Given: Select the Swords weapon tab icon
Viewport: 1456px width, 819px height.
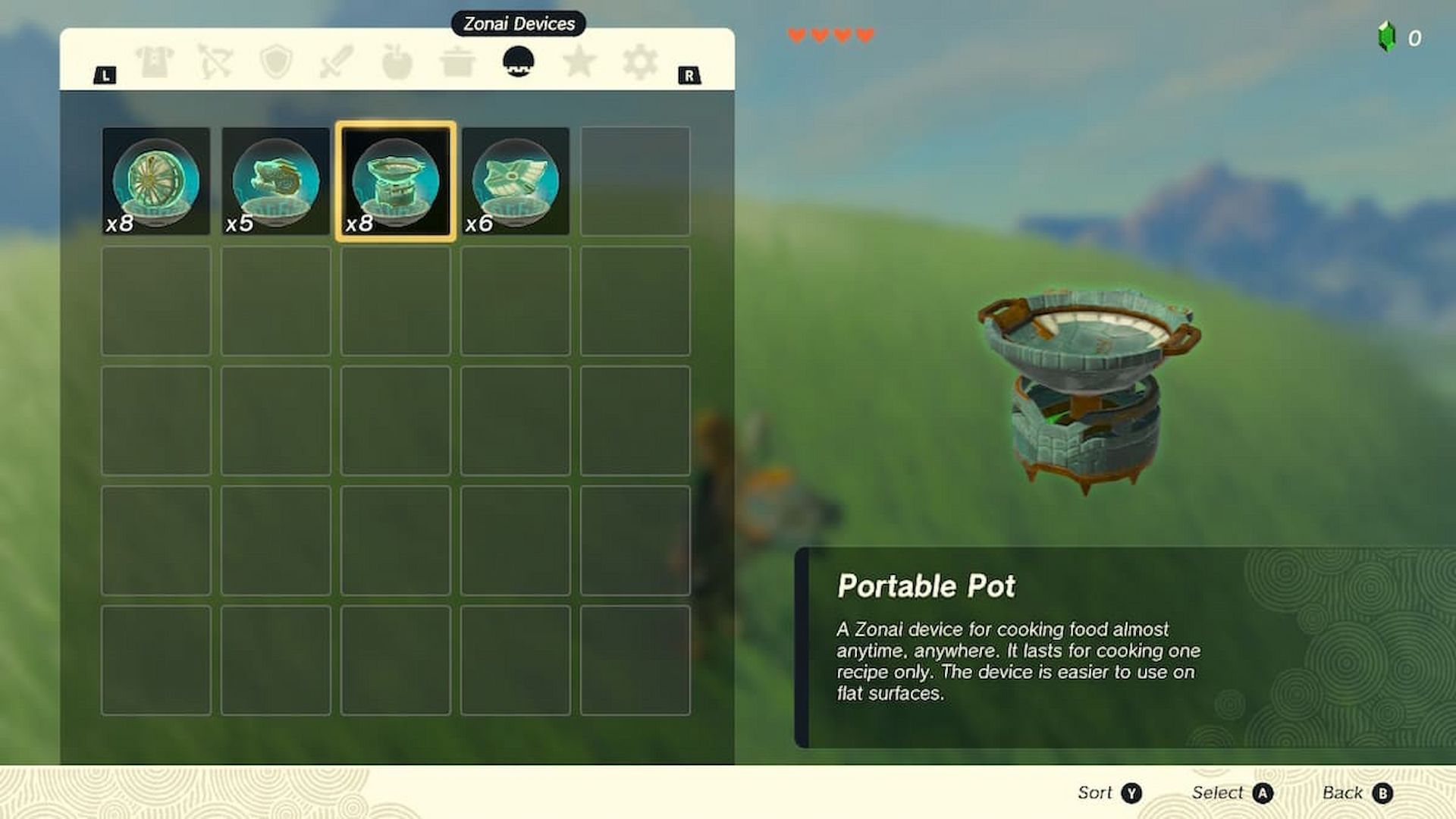Looking at the screenshot, I should point(336,61).
